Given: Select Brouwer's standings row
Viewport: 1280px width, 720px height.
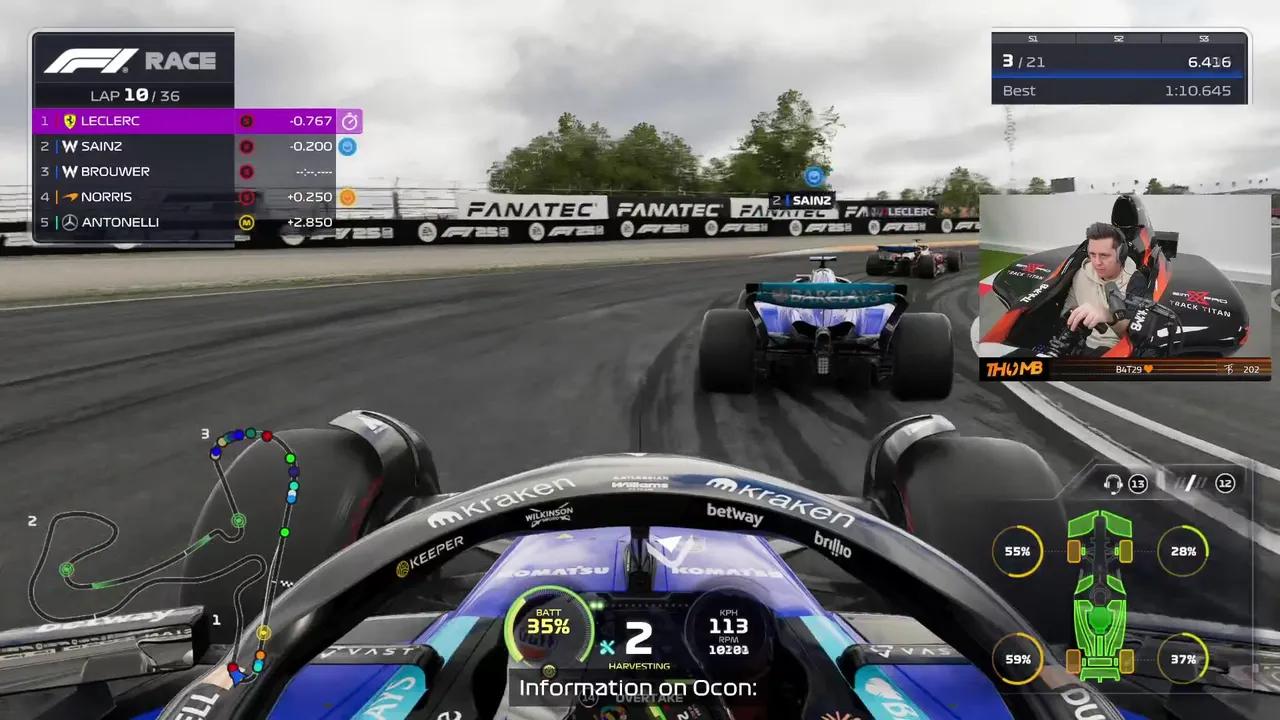Looking at the screenshot, I should tap(185, 171).
